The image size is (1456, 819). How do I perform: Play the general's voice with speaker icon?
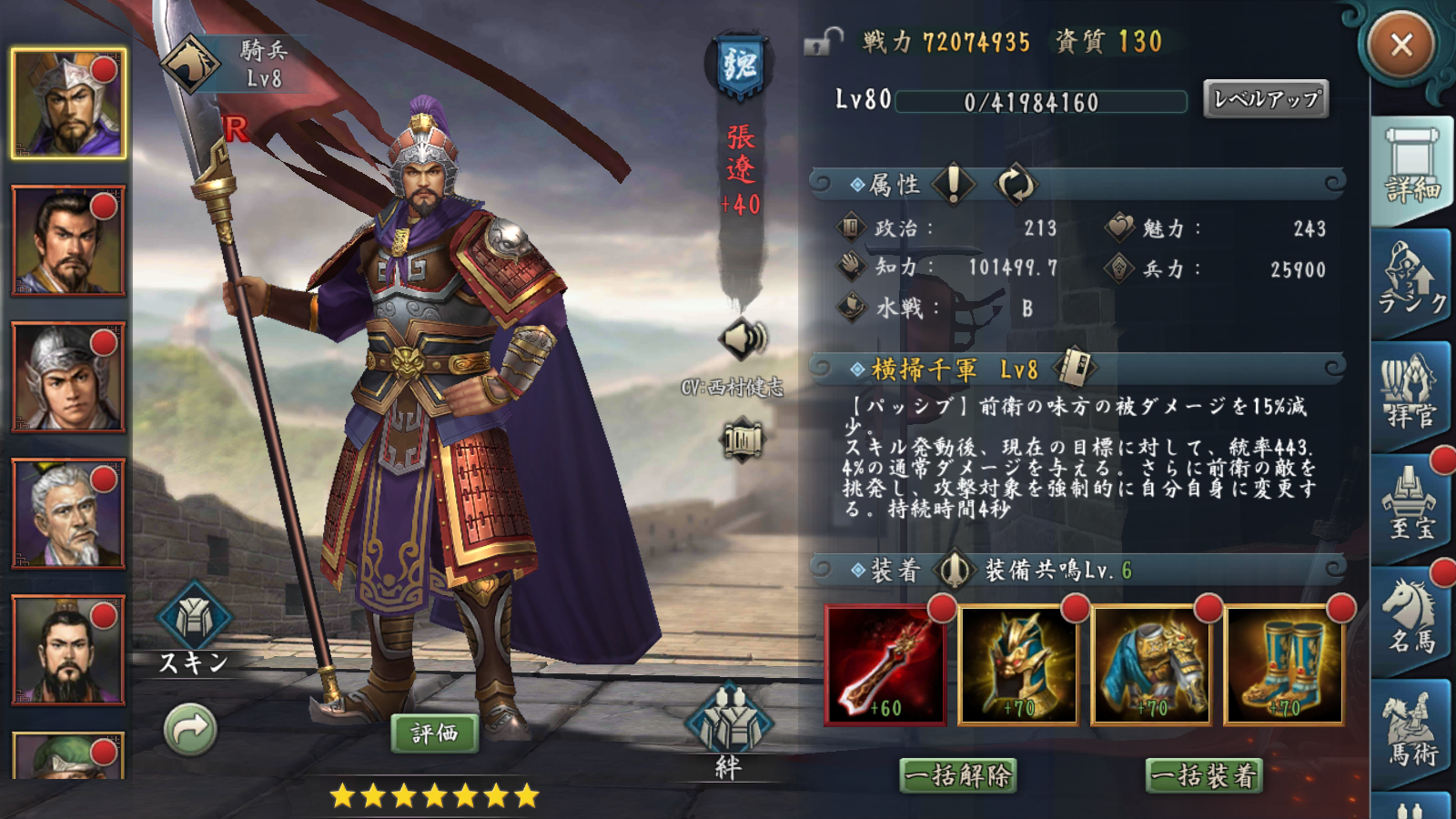point(743,339)
